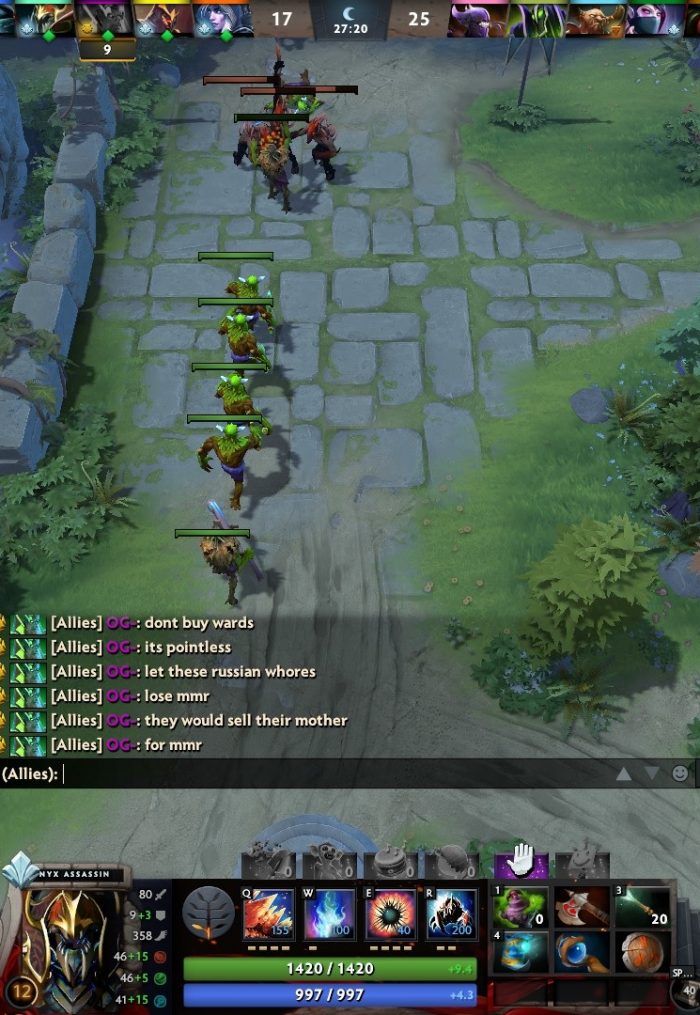Click the top bar portrait with 9 below
The image size is (700, 1015).
pyautogui.click(x=106, y=18)
